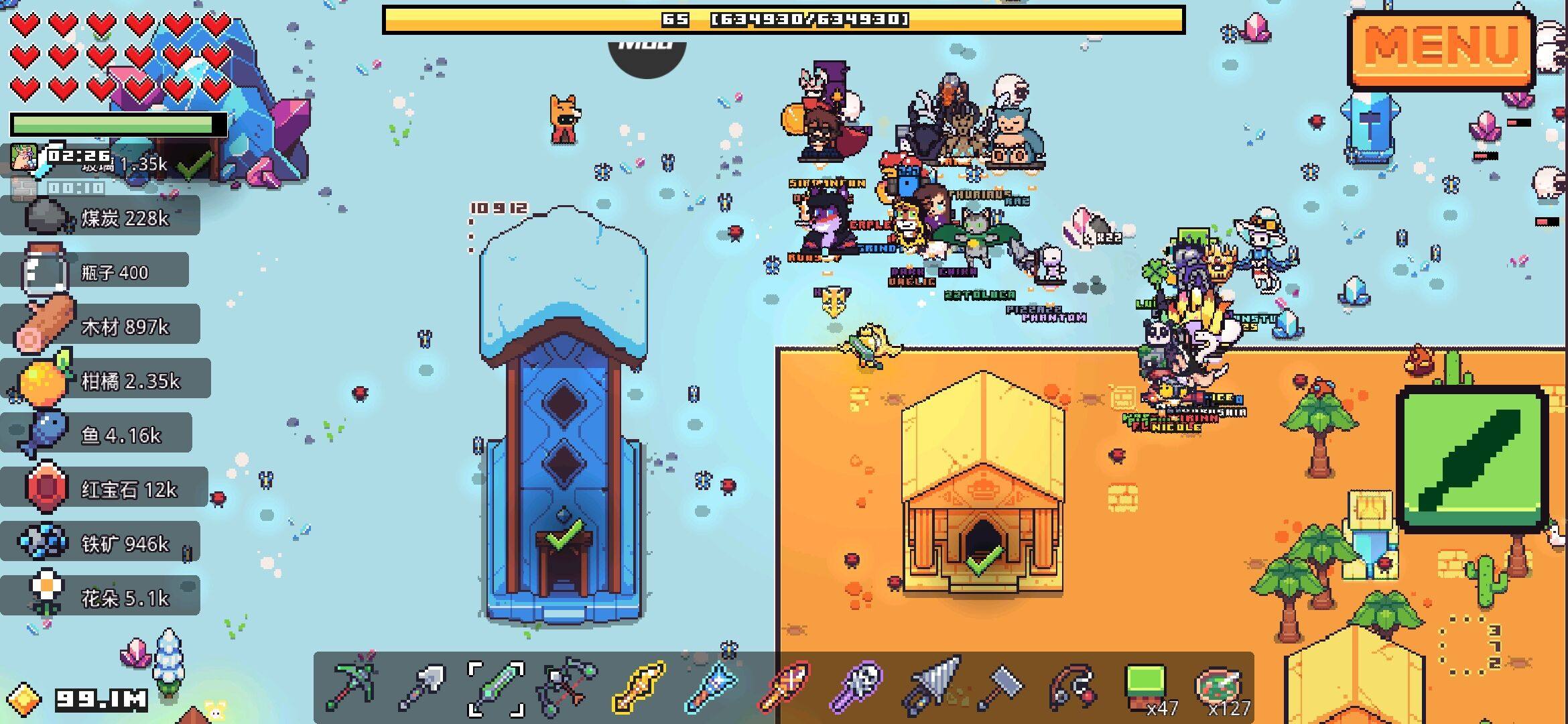Image resolution: width=1568 pixels, height=724 pixels.
Task: Choose the red fire rod slot
Action: click(784, 686)
